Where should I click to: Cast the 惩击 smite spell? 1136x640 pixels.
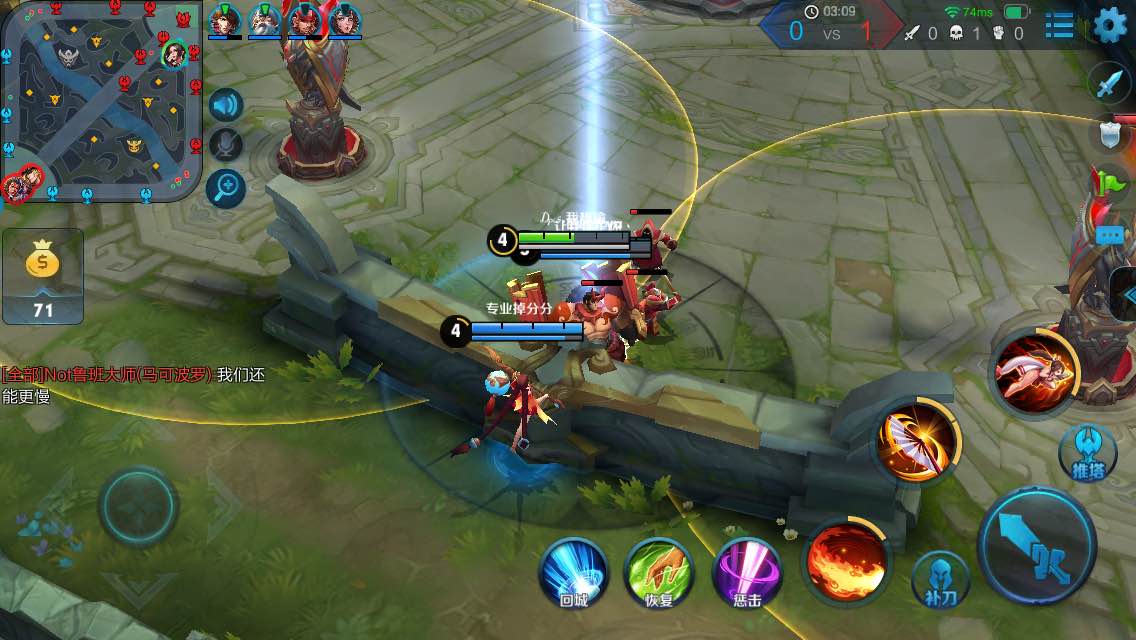point(746,572)
